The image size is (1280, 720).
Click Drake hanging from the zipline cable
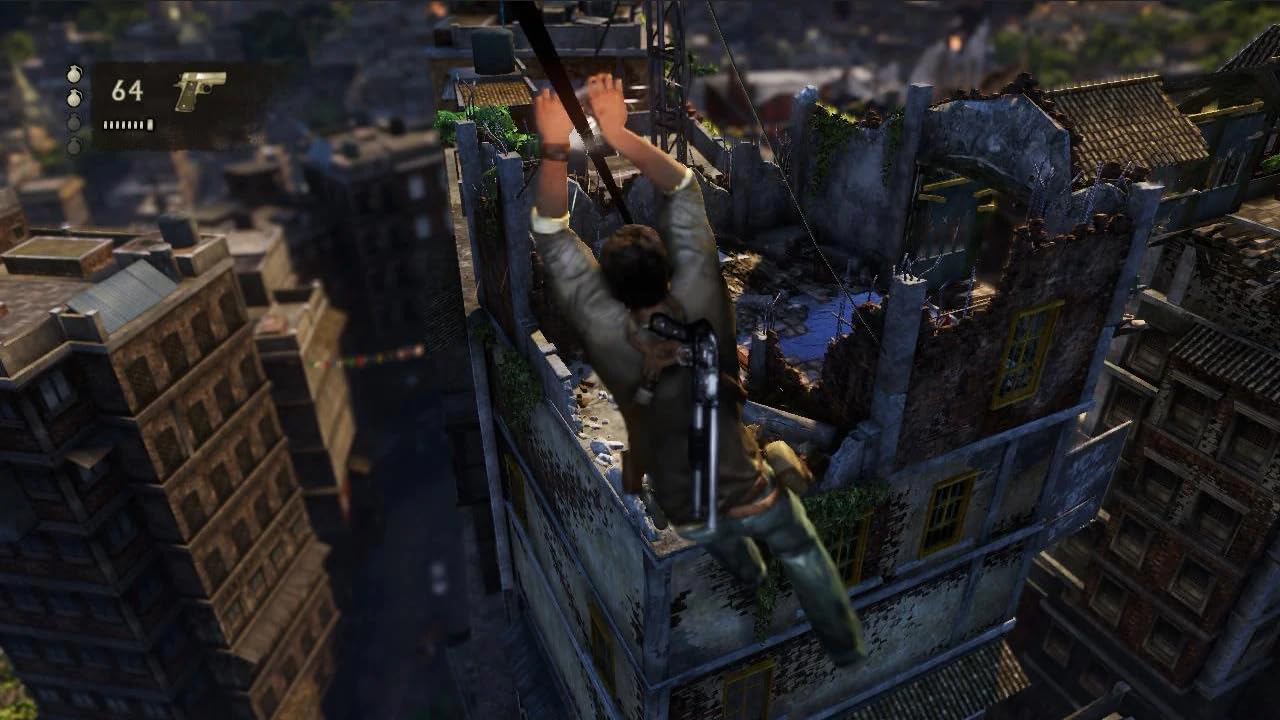640,330
